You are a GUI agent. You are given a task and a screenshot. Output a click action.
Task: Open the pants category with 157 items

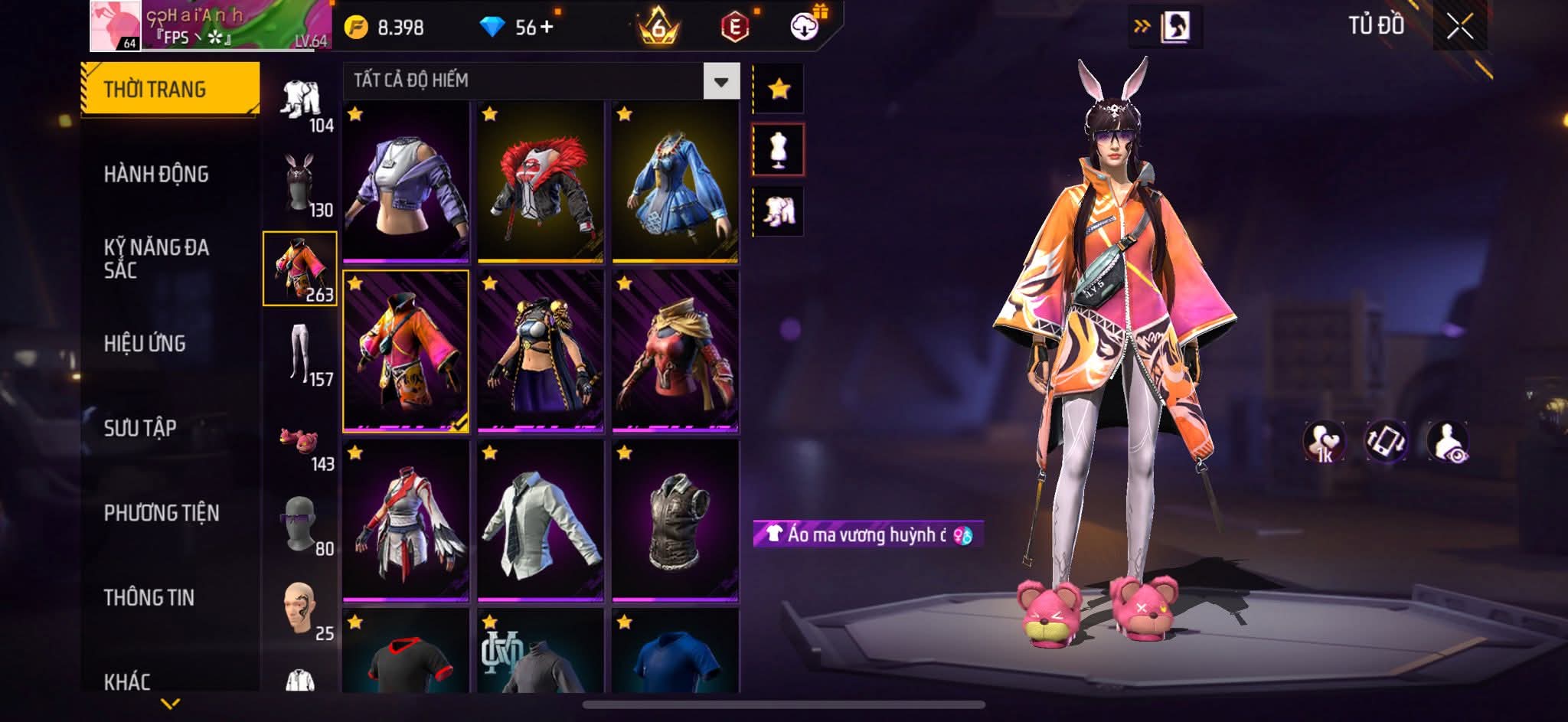(300, 354)
